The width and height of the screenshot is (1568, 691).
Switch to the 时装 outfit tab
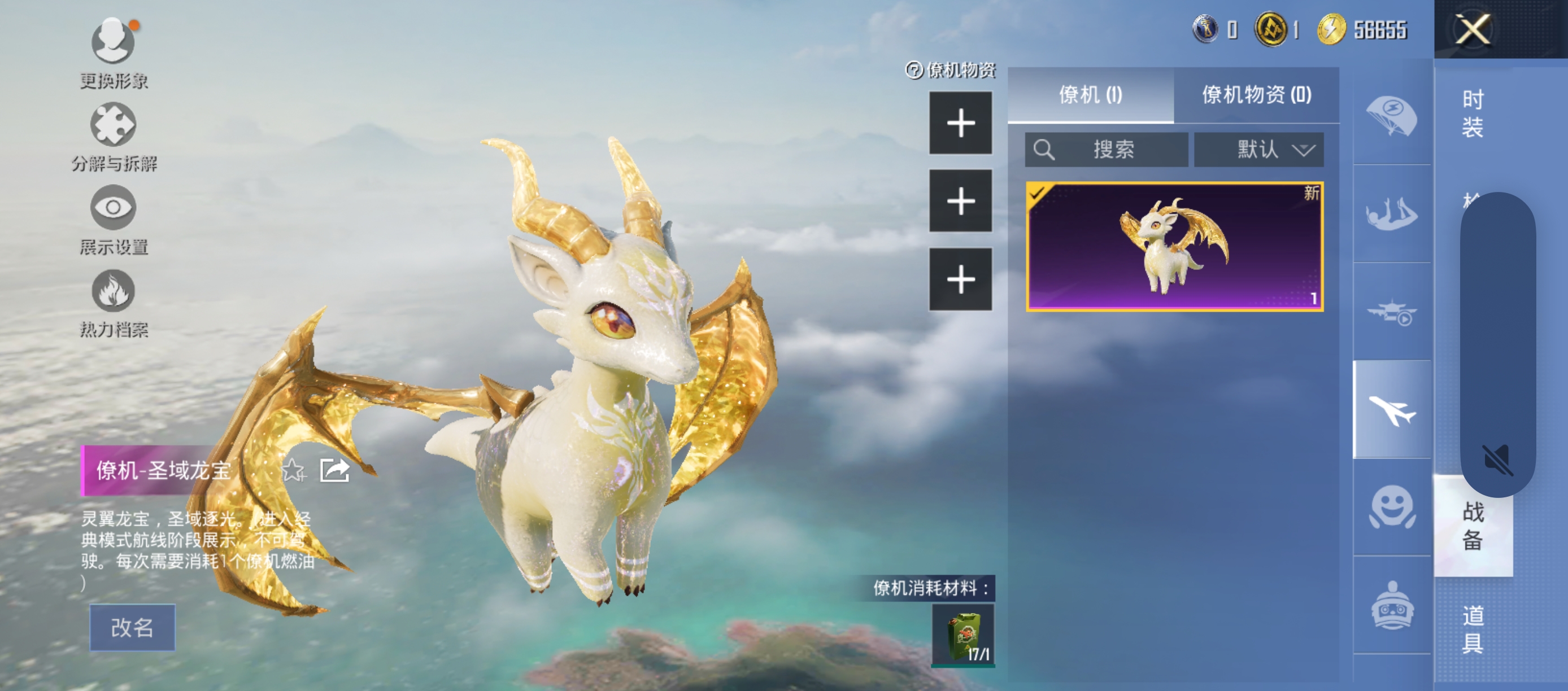(x=1473, y=113)
